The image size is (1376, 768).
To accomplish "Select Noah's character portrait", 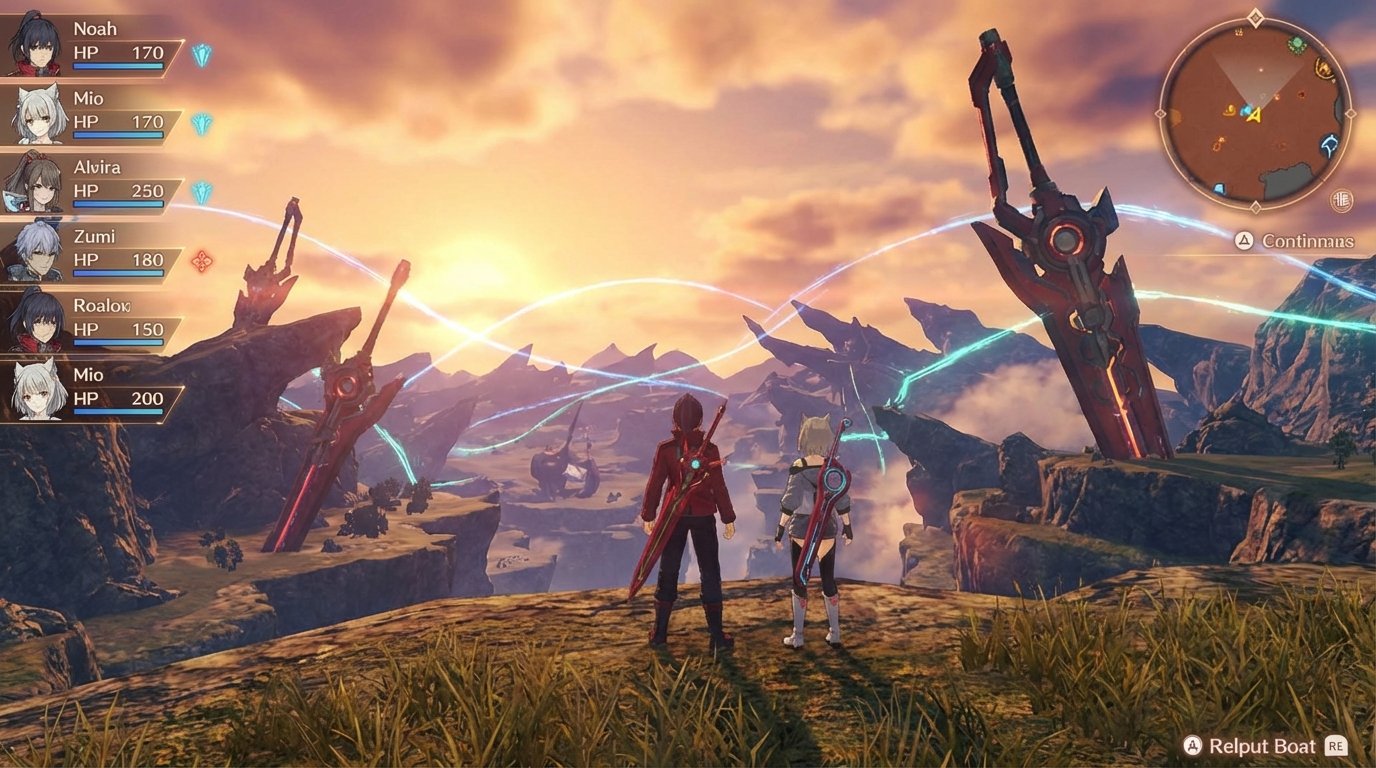I will (36, 44).
